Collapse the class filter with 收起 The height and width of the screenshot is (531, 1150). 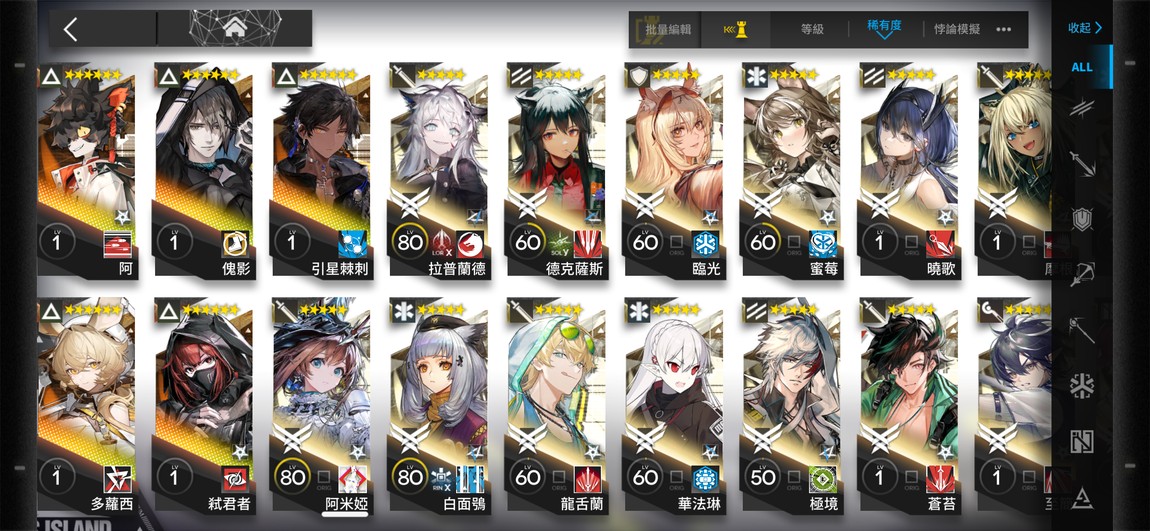point(1084,28)
